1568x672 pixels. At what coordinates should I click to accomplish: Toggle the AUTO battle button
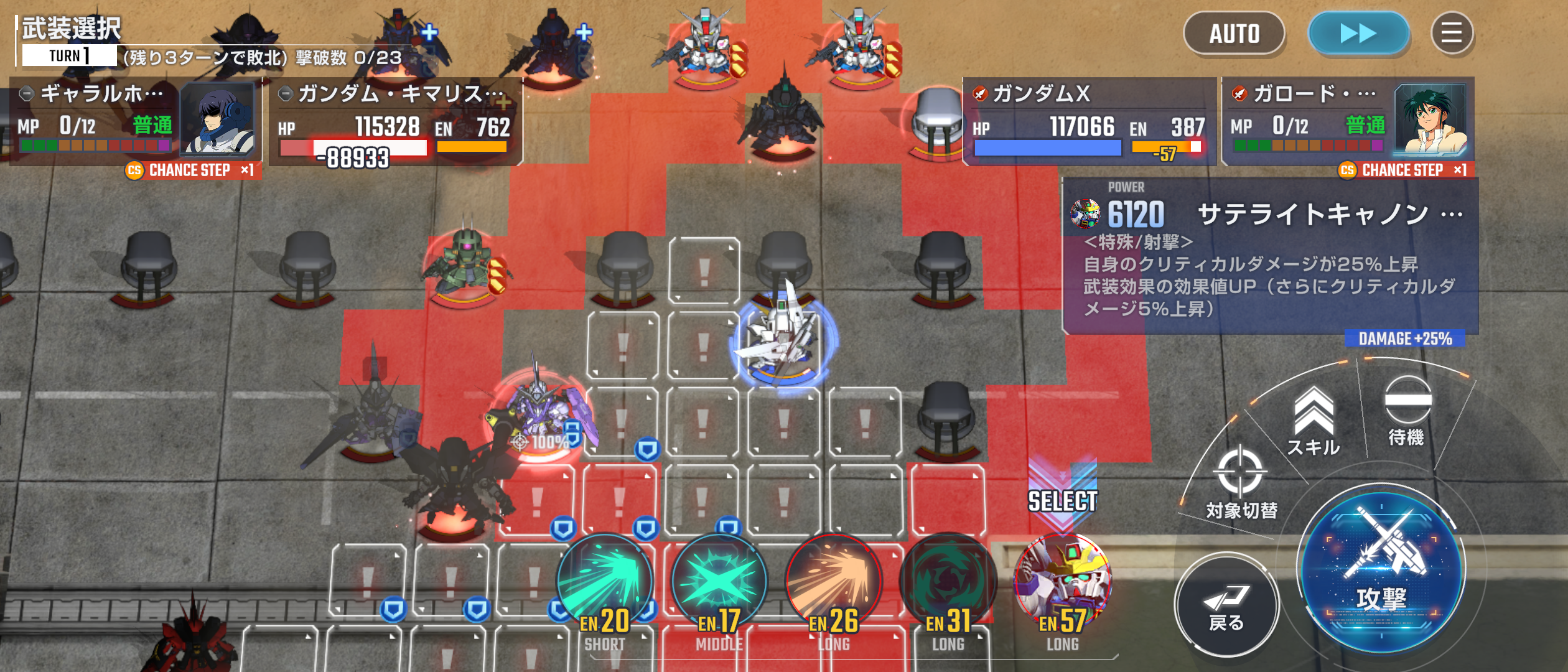tap(1234, 34)
